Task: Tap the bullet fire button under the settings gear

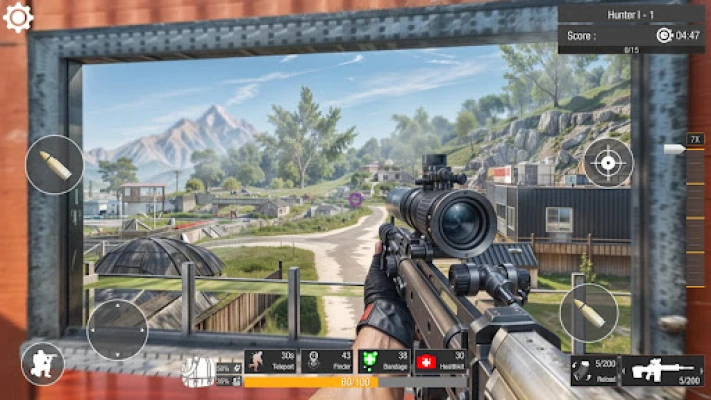Action: pos(55,164)
